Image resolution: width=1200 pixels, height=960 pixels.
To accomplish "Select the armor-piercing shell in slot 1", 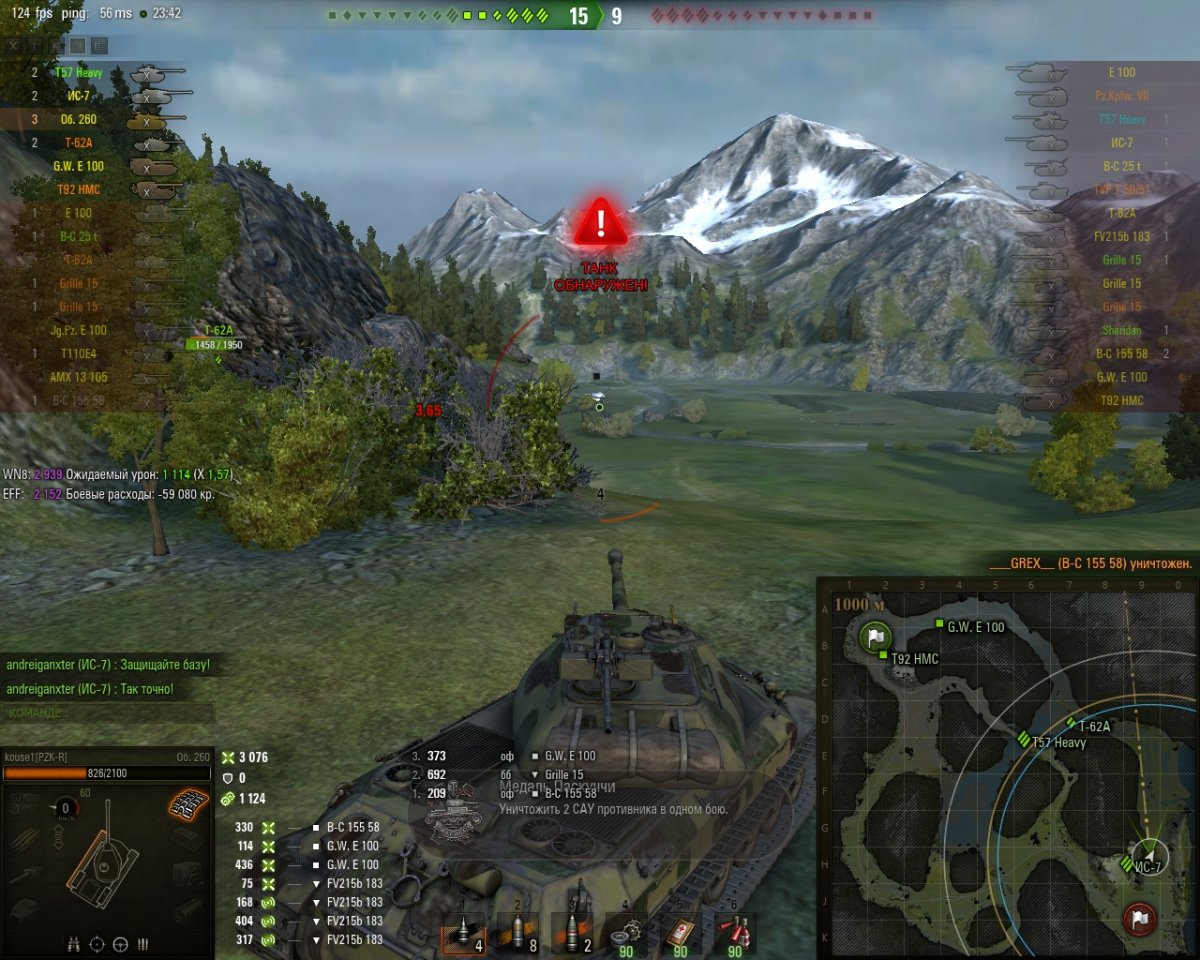I will 463,933.
